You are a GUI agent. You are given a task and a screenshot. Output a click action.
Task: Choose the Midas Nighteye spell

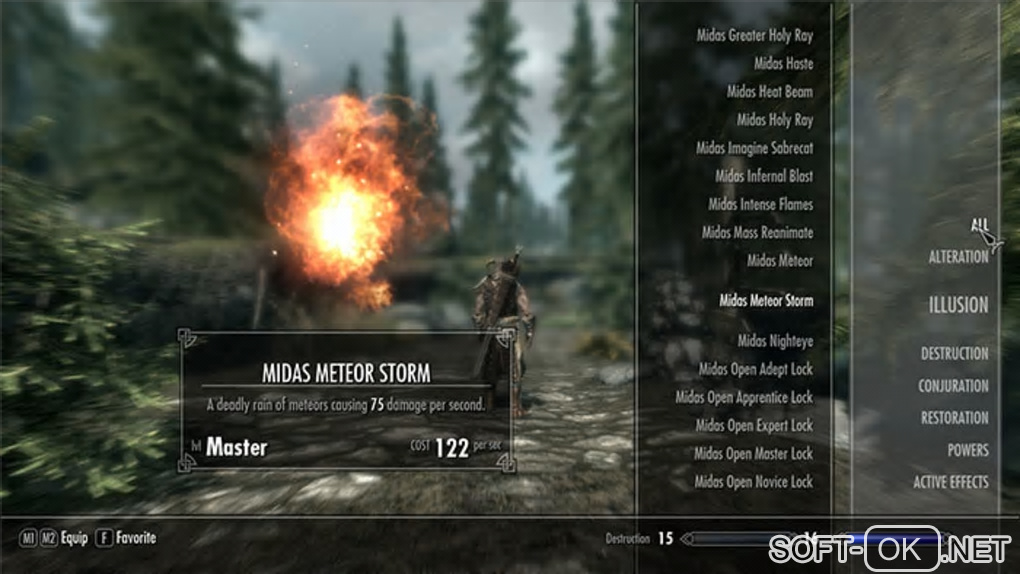(775, 341)
